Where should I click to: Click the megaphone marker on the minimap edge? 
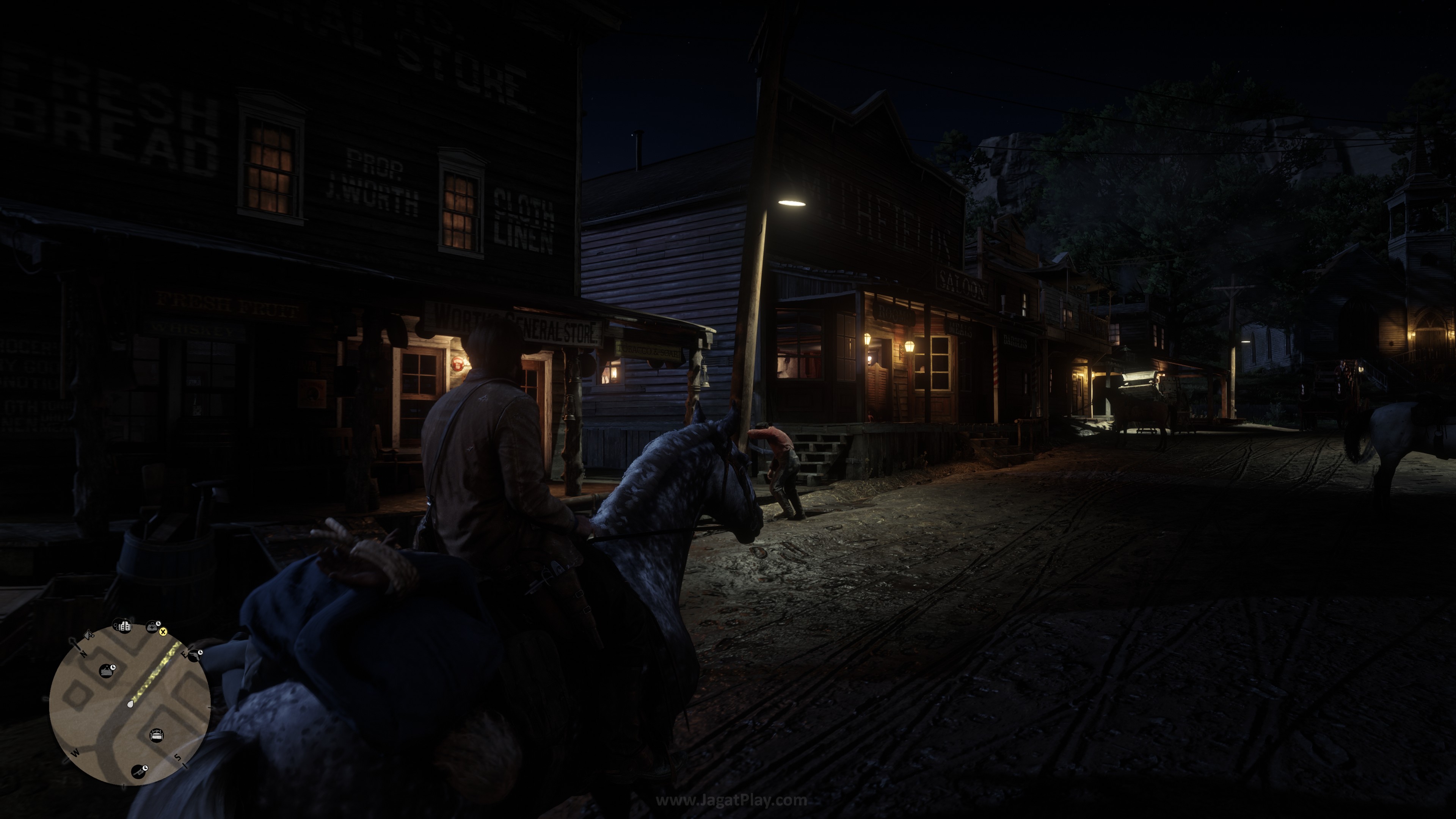click(89, 636)
